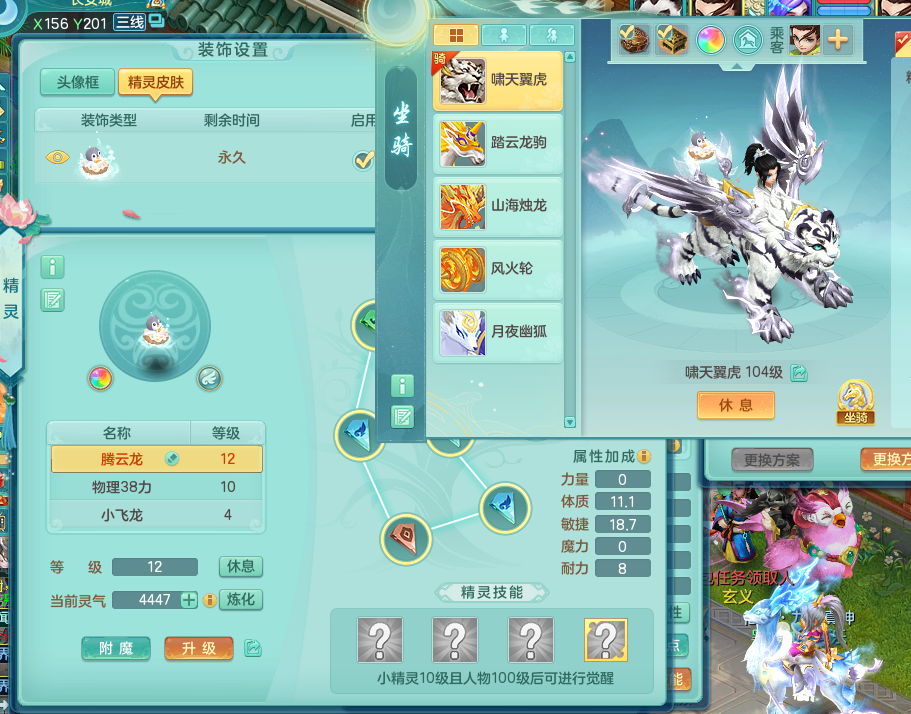Choose the 啸天翼虎 mount
Image resolution: width=911 pixels, height=714 pixels.
click(498, 80)
